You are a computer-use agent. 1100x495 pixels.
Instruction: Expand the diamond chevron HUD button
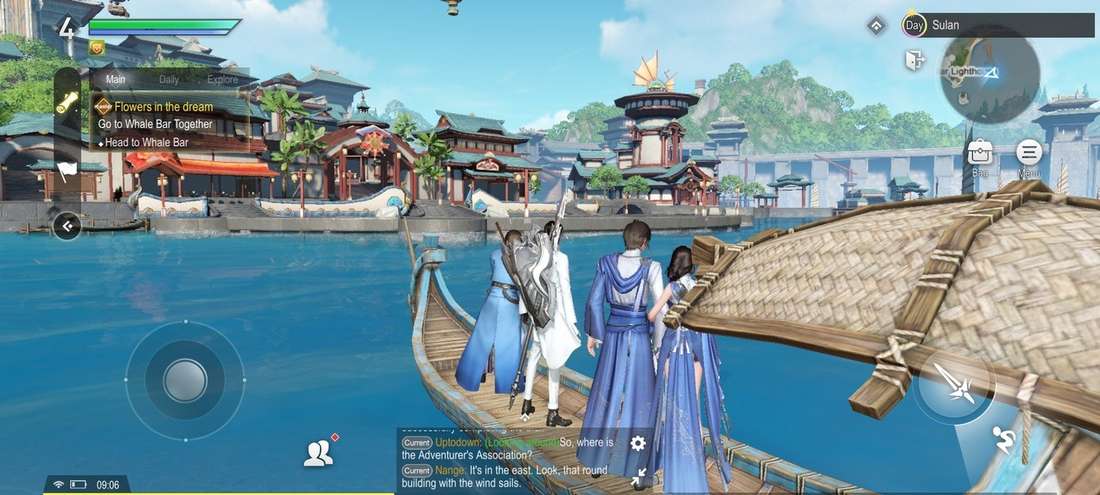pos(876,25)
